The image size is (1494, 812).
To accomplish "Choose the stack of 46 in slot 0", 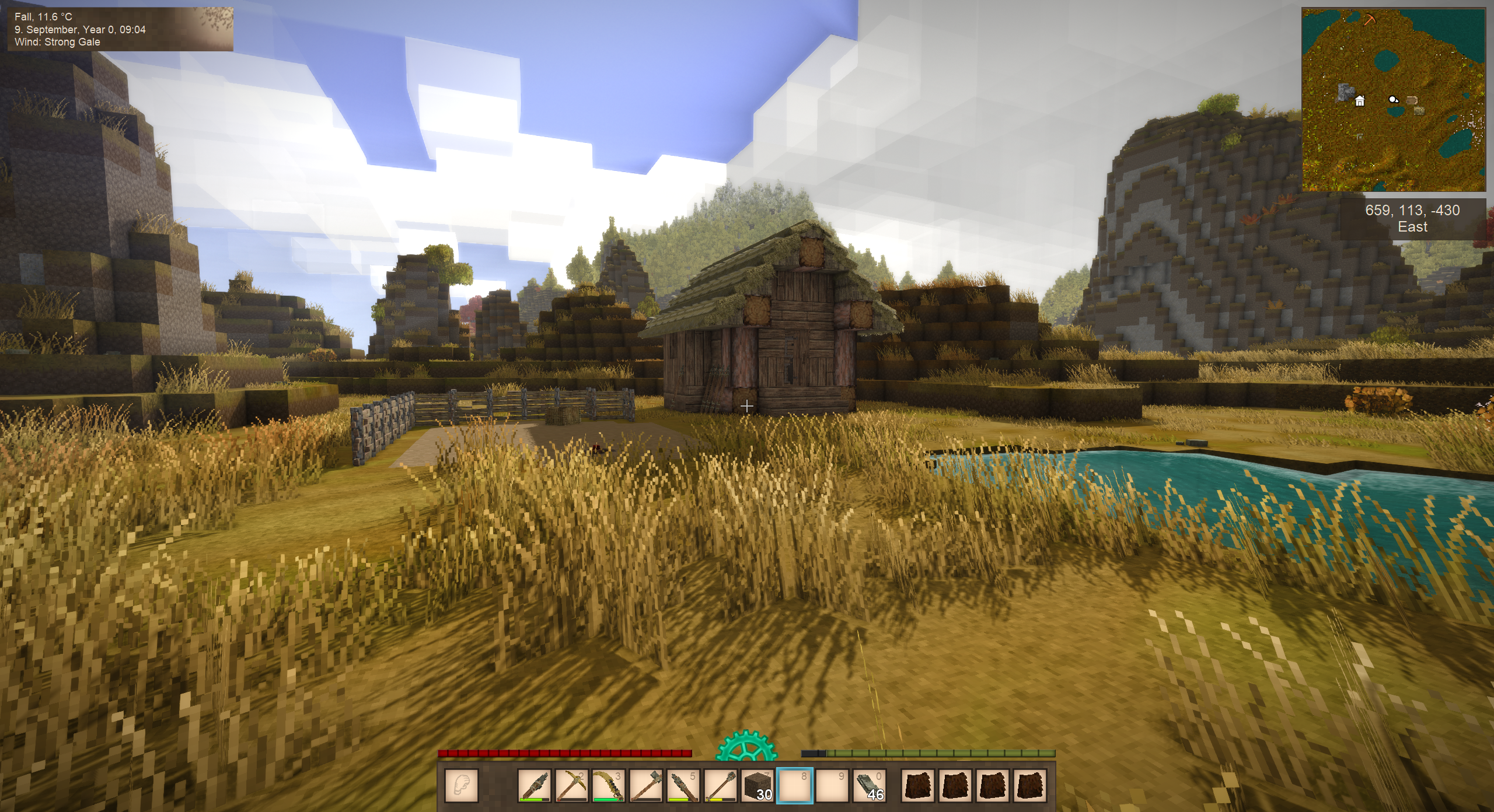I will point(870,785).
